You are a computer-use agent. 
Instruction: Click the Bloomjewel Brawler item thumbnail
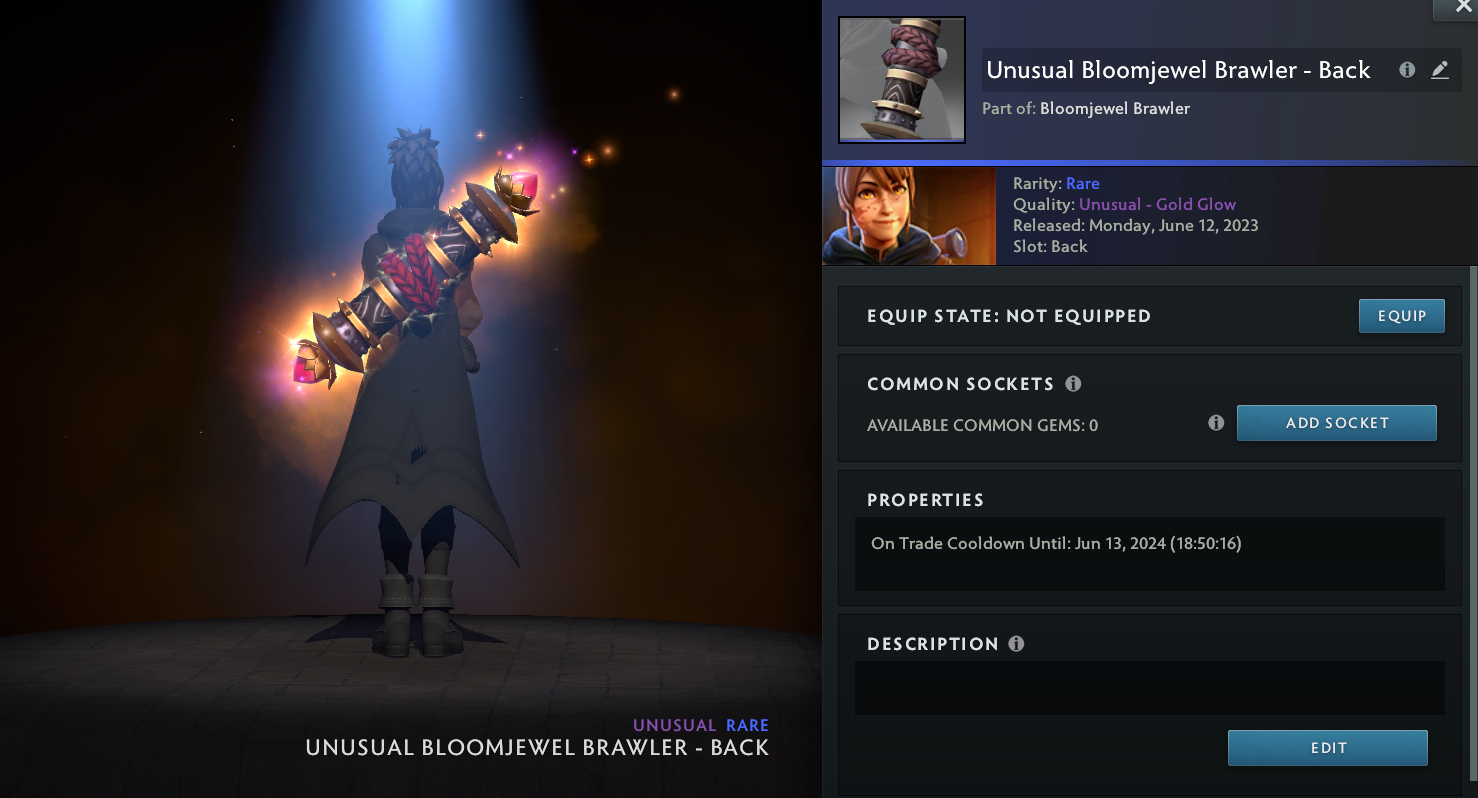click(x=901, y=80)
